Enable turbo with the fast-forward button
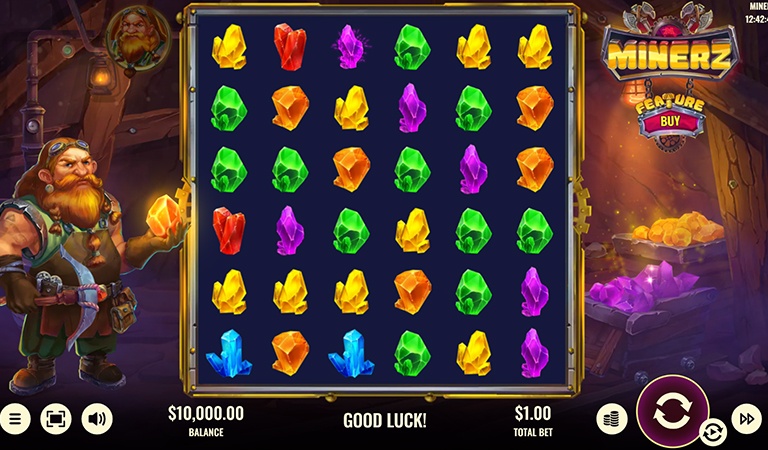 pos(746,418)
